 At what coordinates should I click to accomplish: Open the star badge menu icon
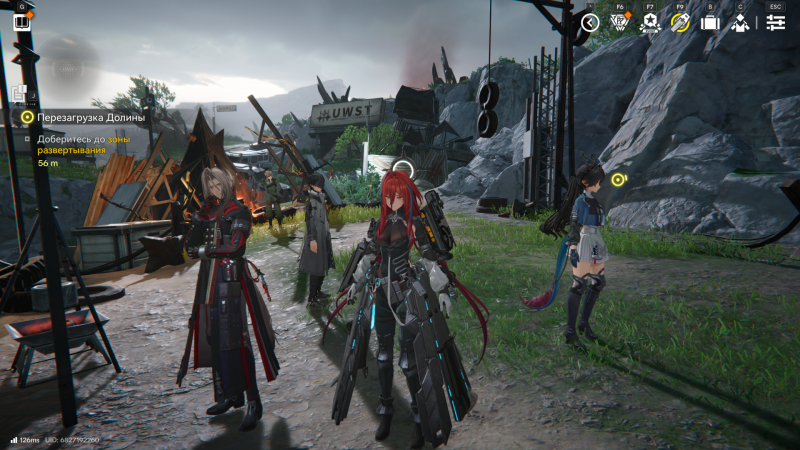tap(649, 22)
